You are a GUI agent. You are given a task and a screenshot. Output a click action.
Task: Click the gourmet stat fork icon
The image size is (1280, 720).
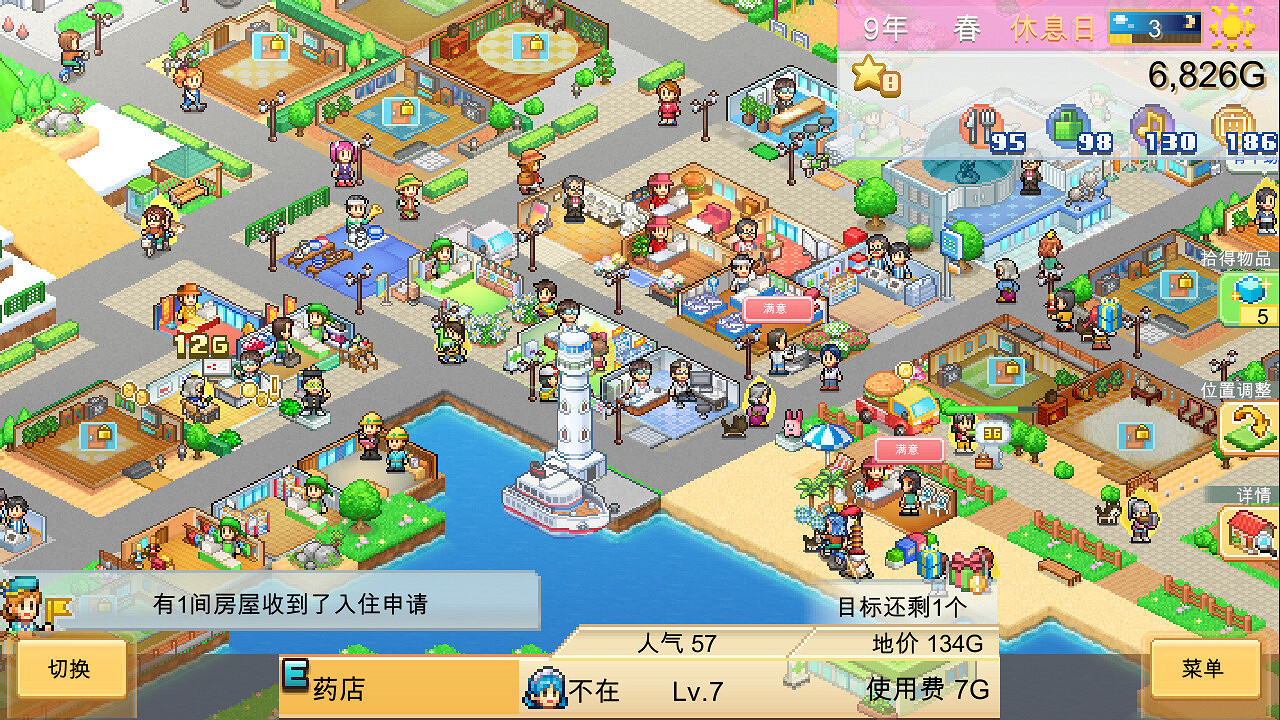(978, 128)
